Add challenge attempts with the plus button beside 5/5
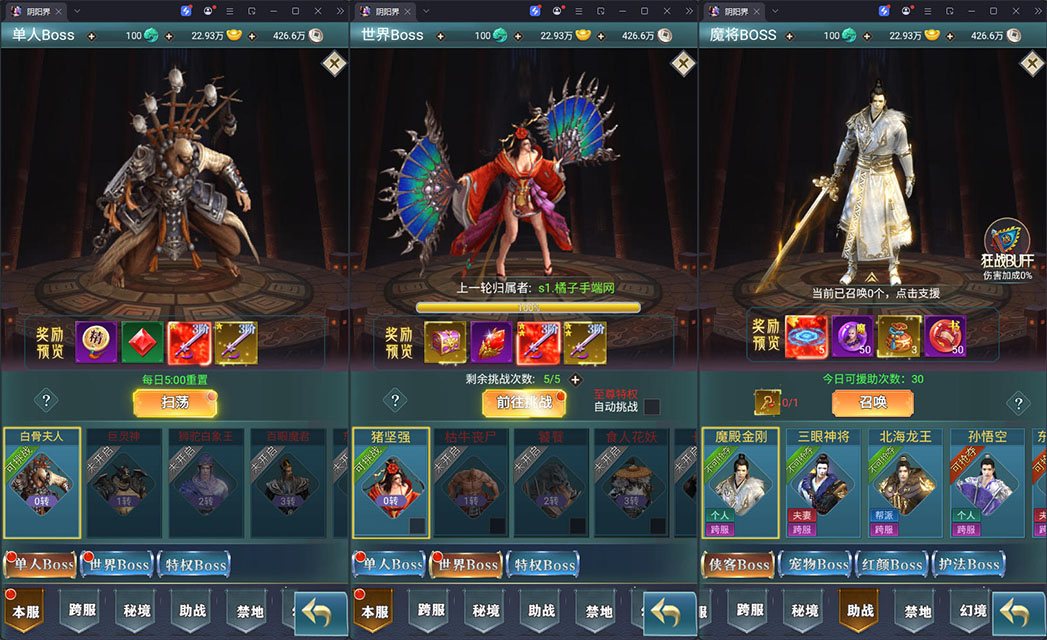 575,380
